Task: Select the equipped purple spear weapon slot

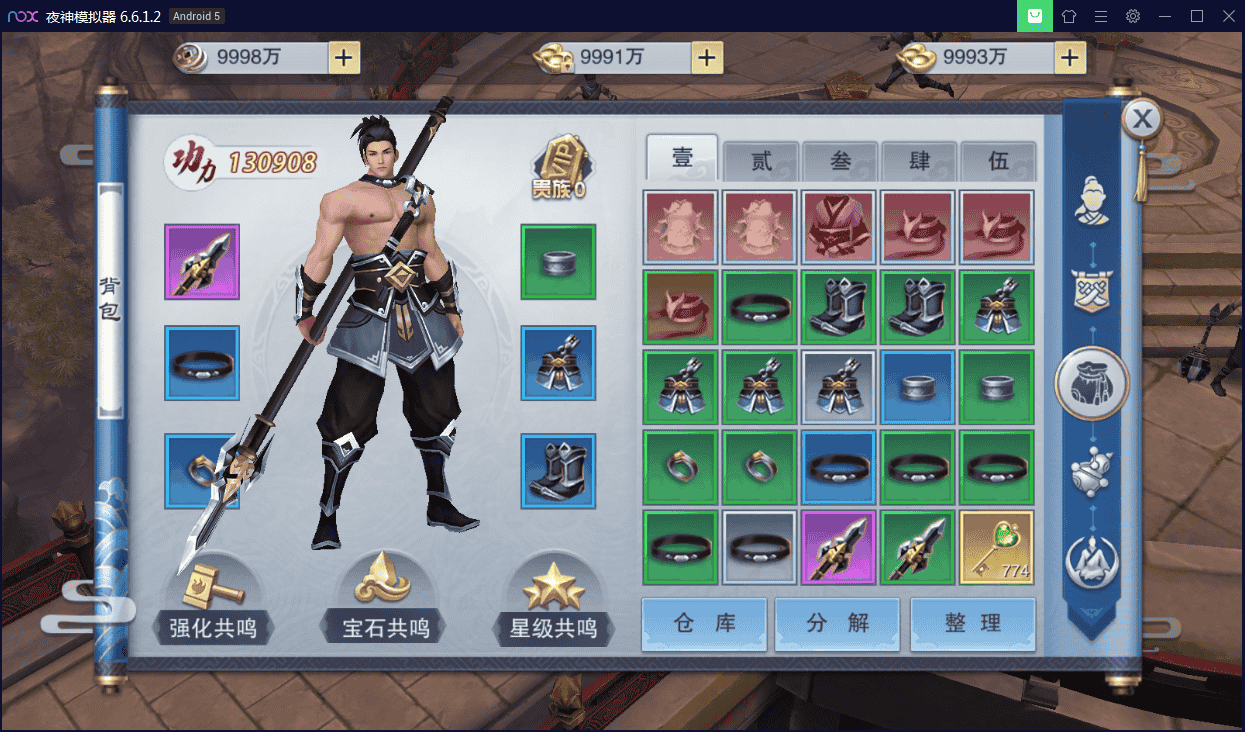Action: (202, 262)
